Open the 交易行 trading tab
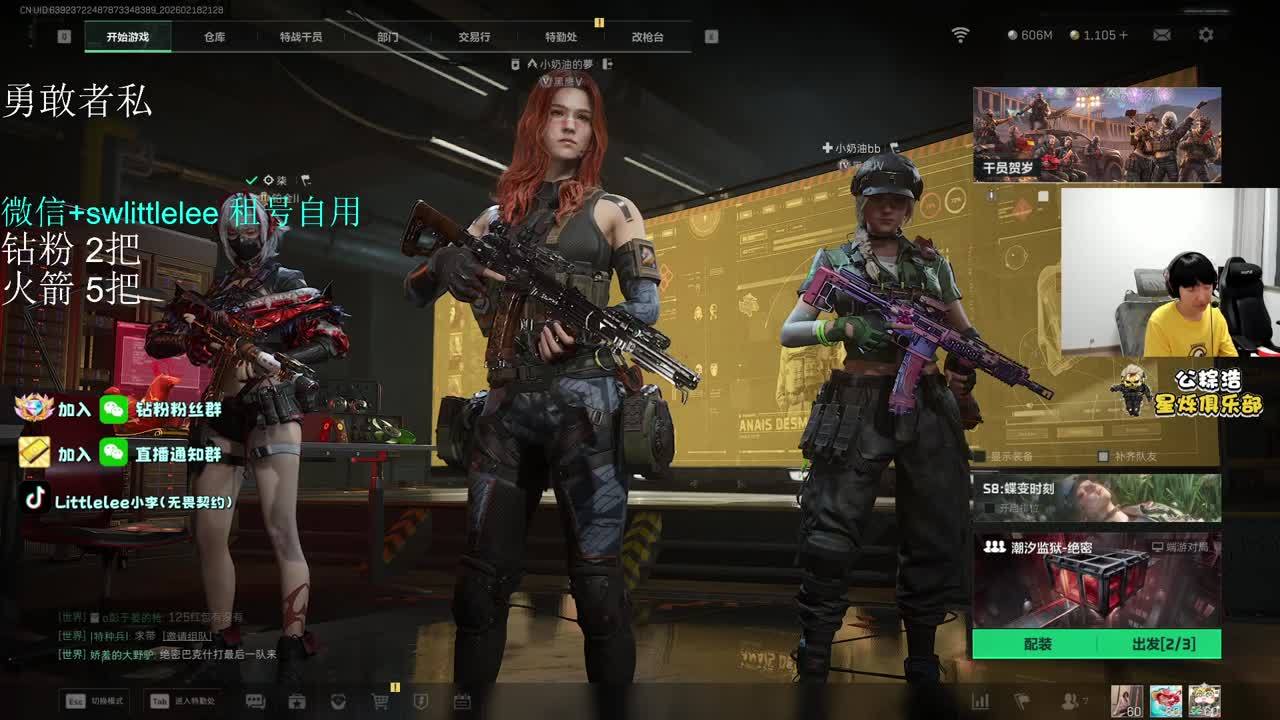Screen dimensions: 1280x720 474,37
